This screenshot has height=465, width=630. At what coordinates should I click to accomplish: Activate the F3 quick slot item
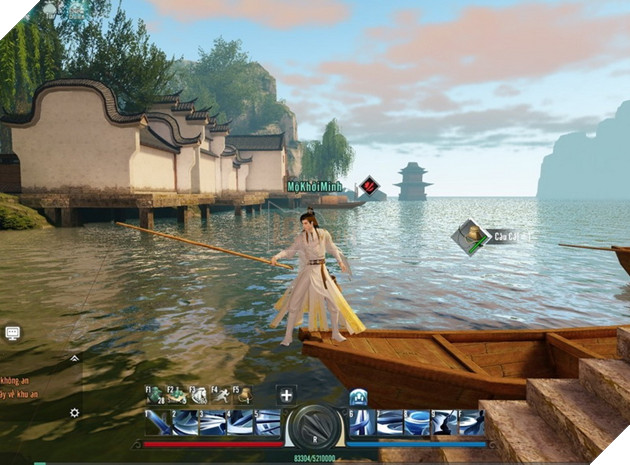199,395
